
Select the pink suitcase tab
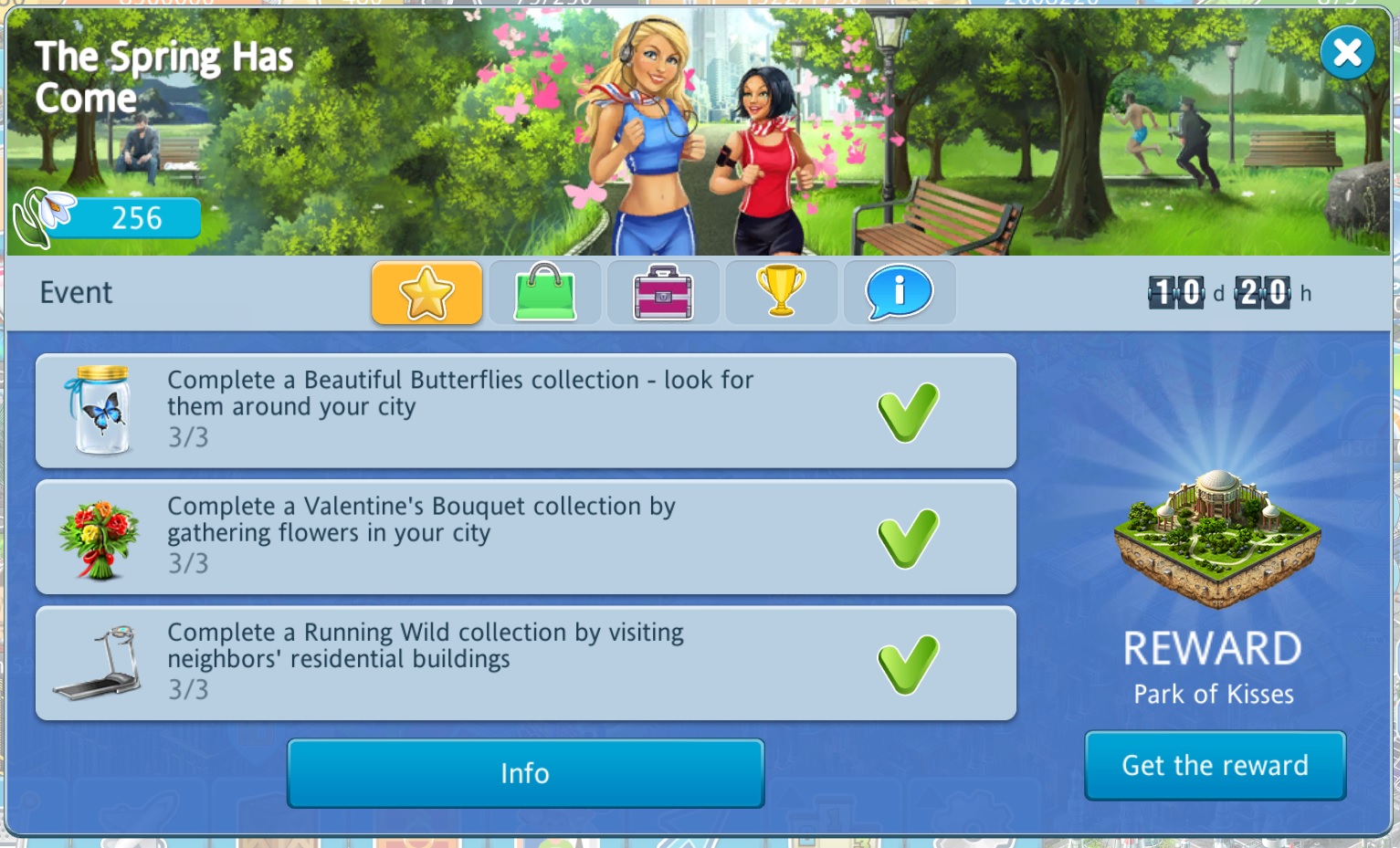pyautogui.click(x=663, y=293)
